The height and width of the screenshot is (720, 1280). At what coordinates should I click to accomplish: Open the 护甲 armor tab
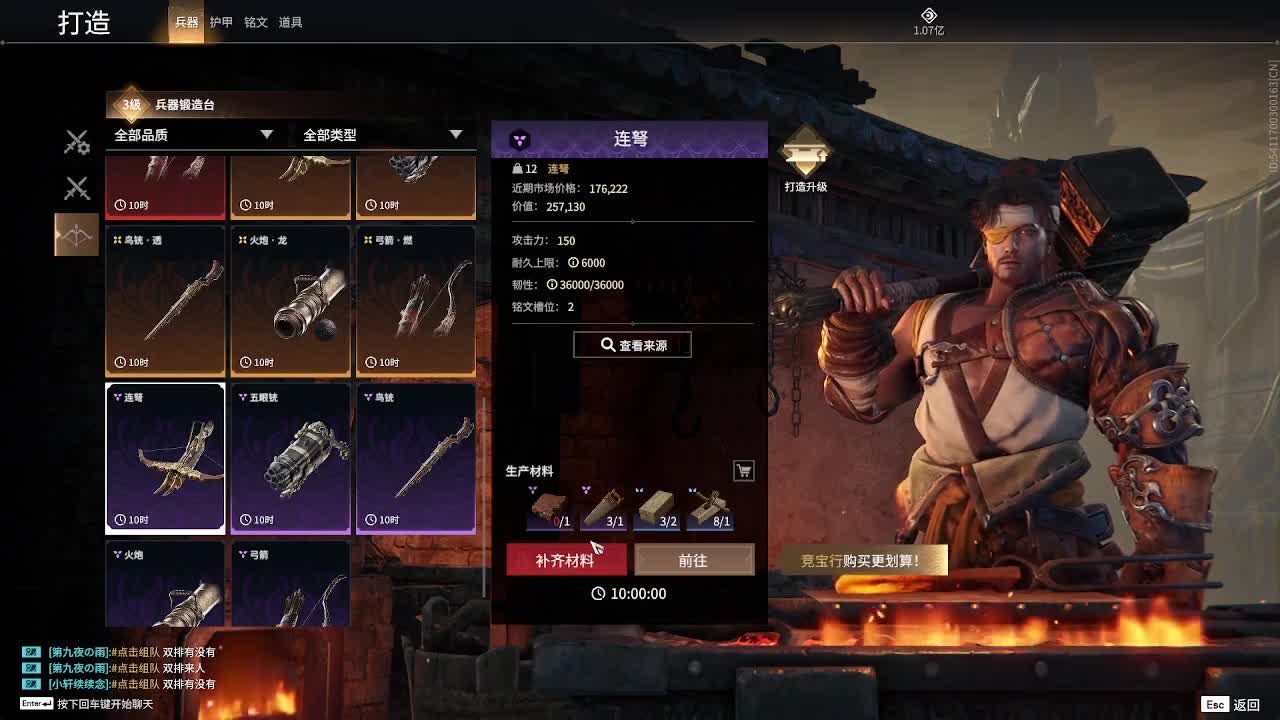pyautogui.click(x=221, y=22)
